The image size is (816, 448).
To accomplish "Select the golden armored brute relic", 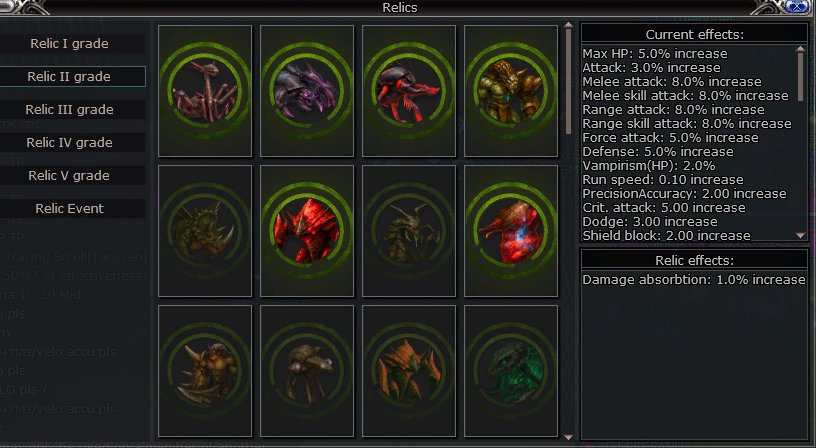I will [x=514, y=90].
